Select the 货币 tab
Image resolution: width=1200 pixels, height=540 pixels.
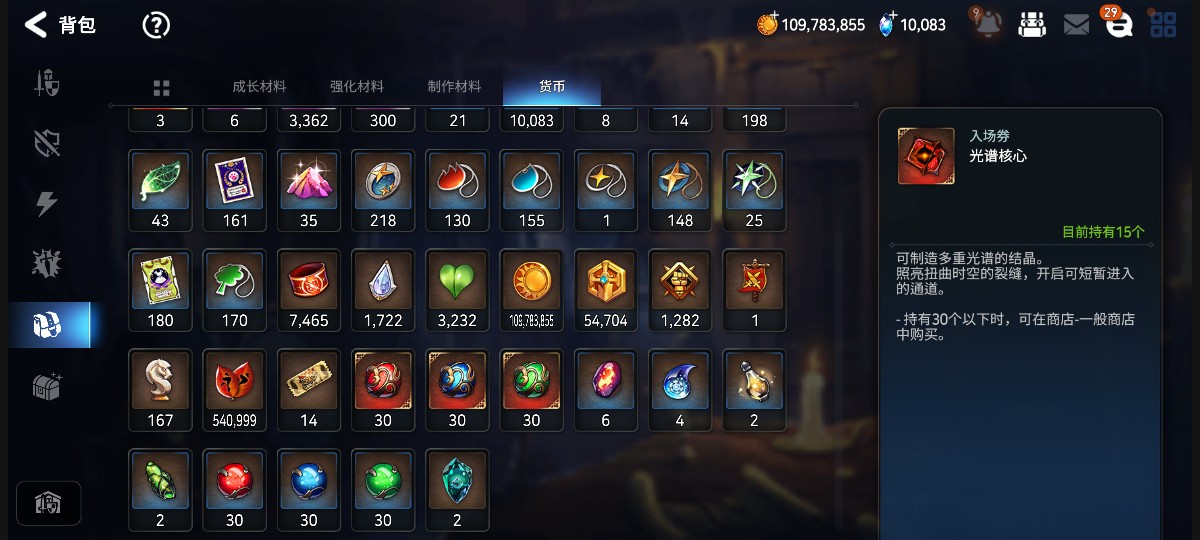[x=552, y=87]
